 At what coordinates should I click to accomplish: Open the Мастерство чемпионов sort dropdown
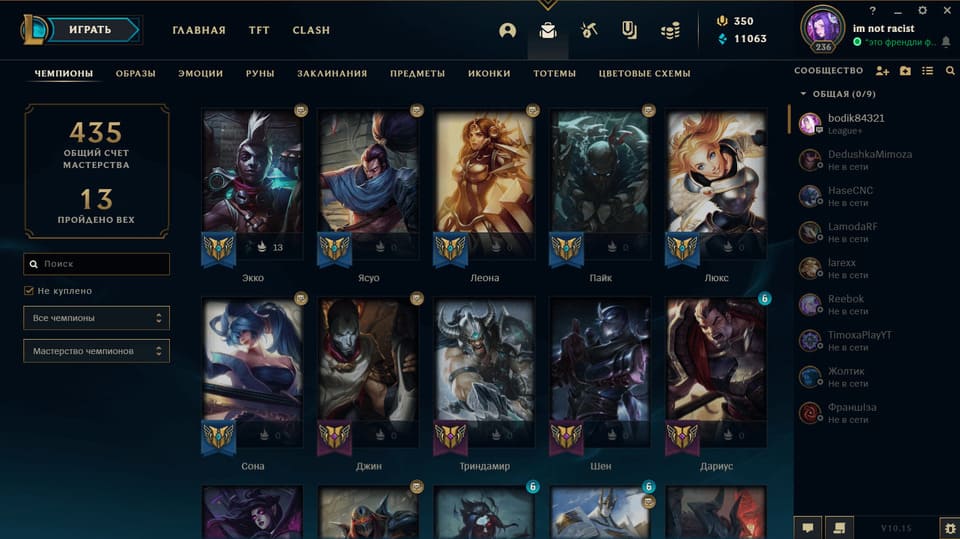coord(97,351)
